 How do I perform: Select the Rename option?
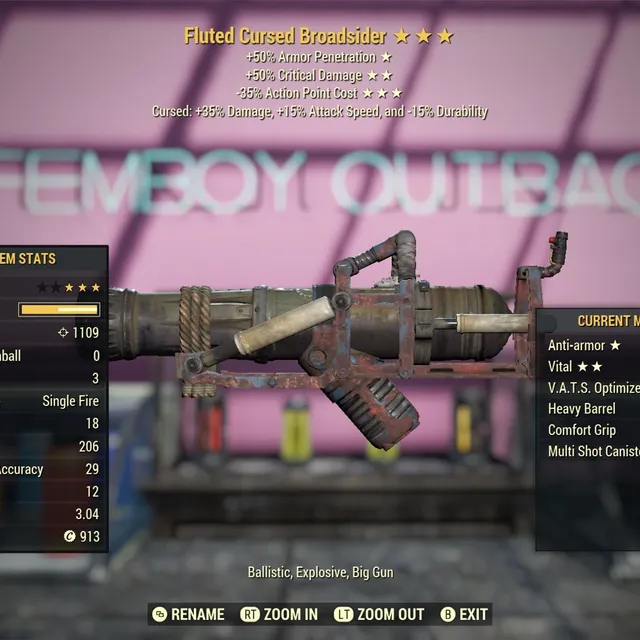[x=189, y=614]
